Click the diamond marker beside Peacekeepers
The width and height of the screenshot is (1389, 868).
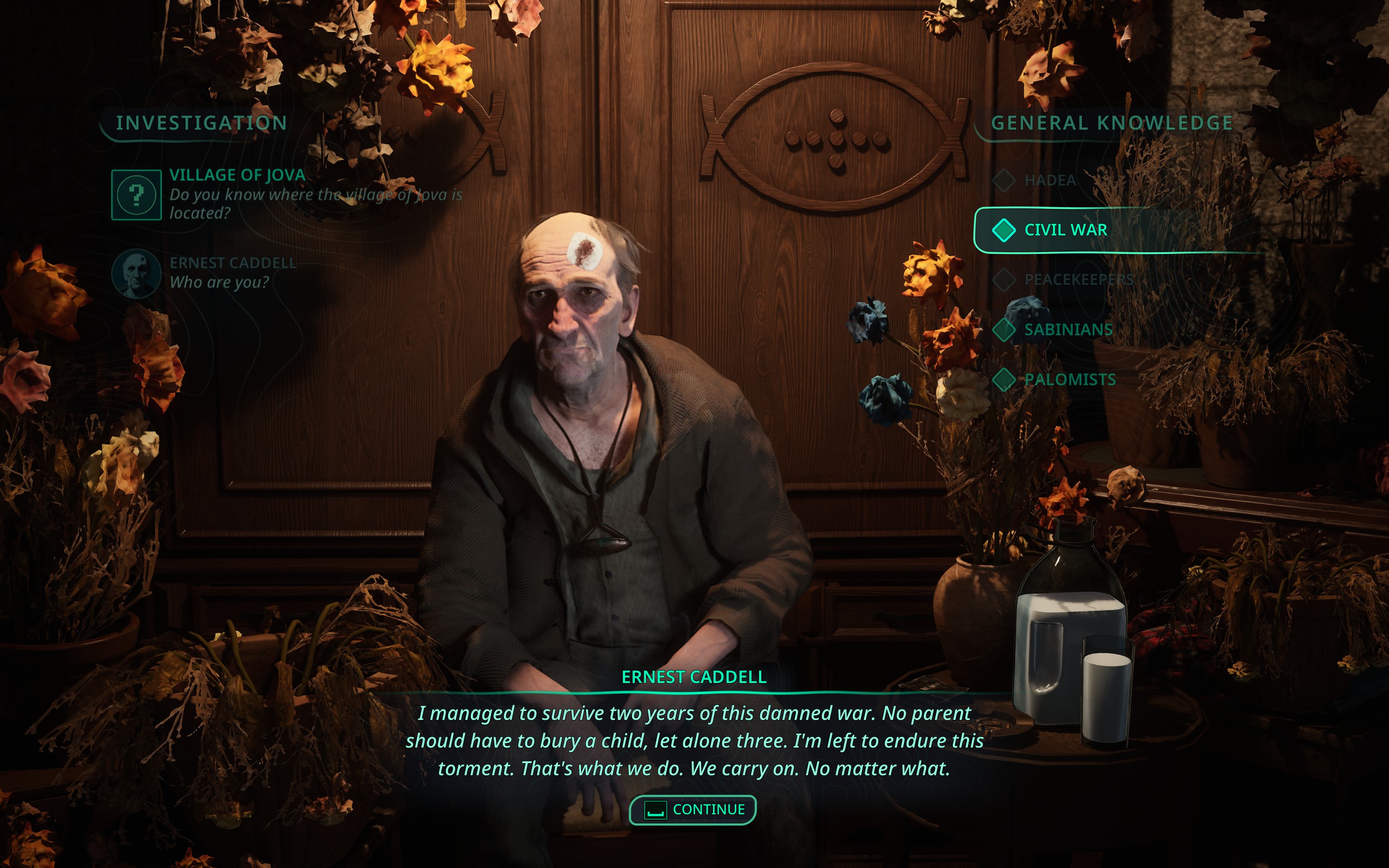[x=1004, y=279]
